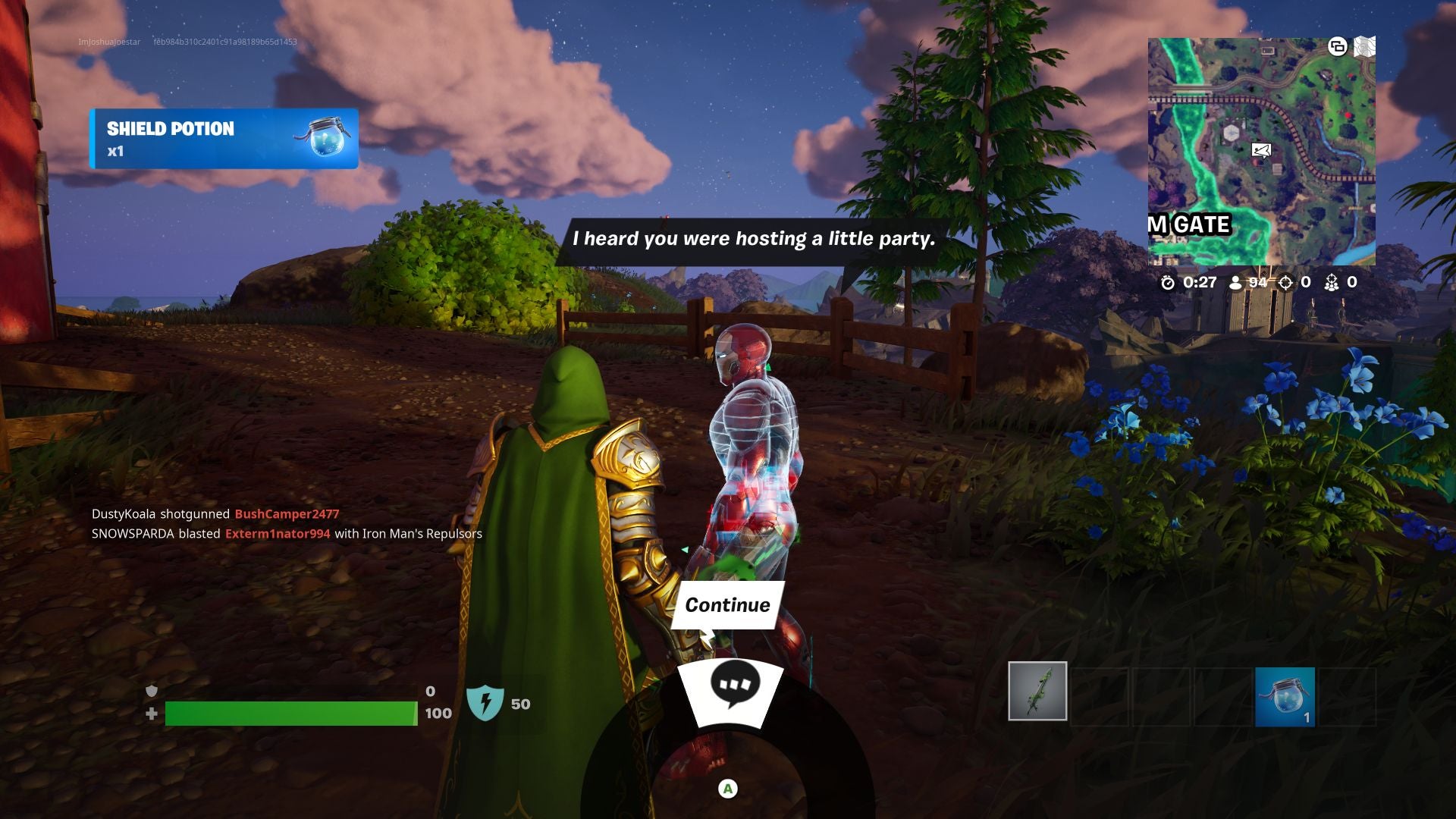Click the Shield Potion bottle icon in notification
The image size is (1456, 819).
point(326,139)
